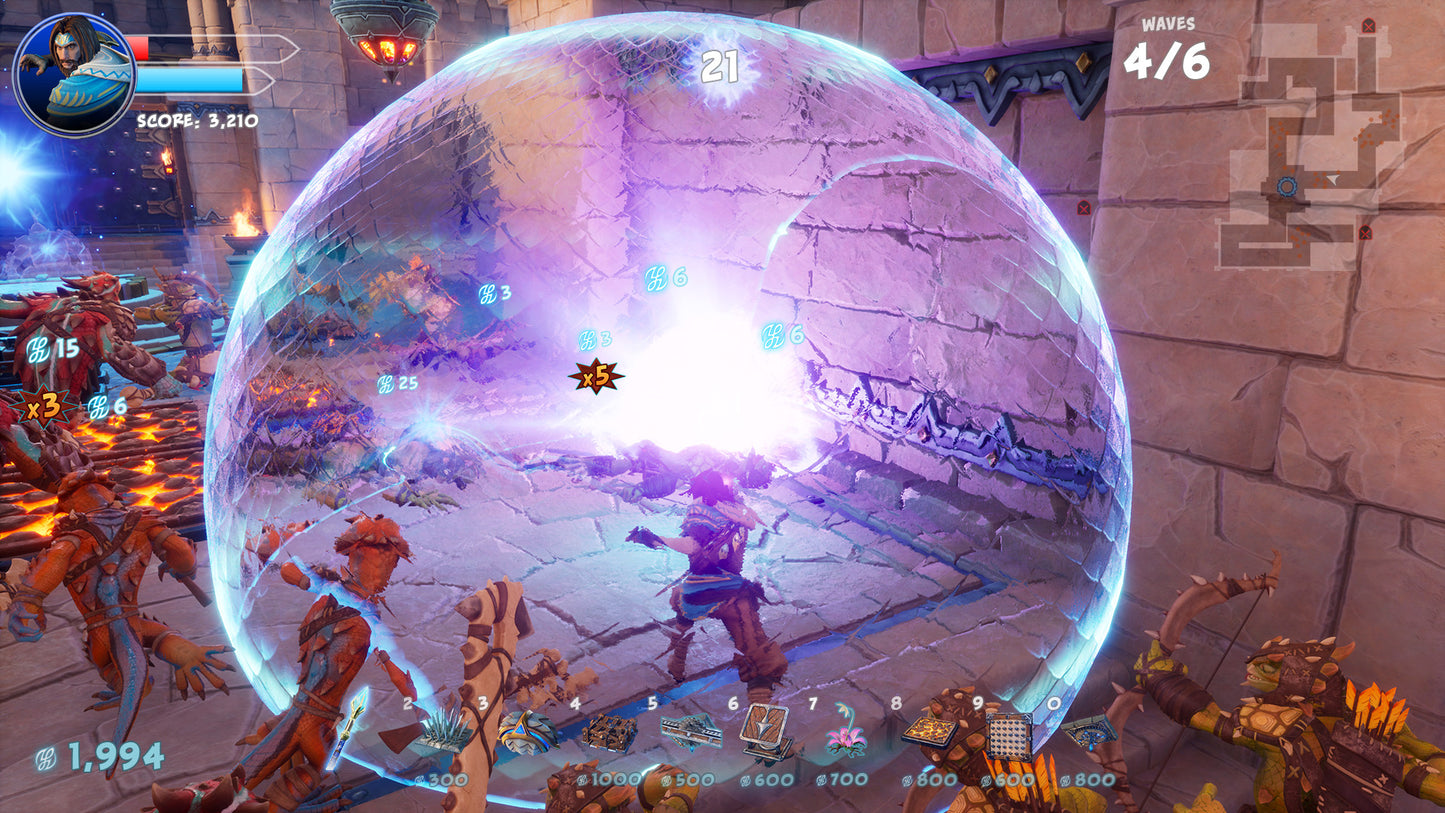Click the rift gear icon on the minimap
1445x813 pixels.
1286,184
